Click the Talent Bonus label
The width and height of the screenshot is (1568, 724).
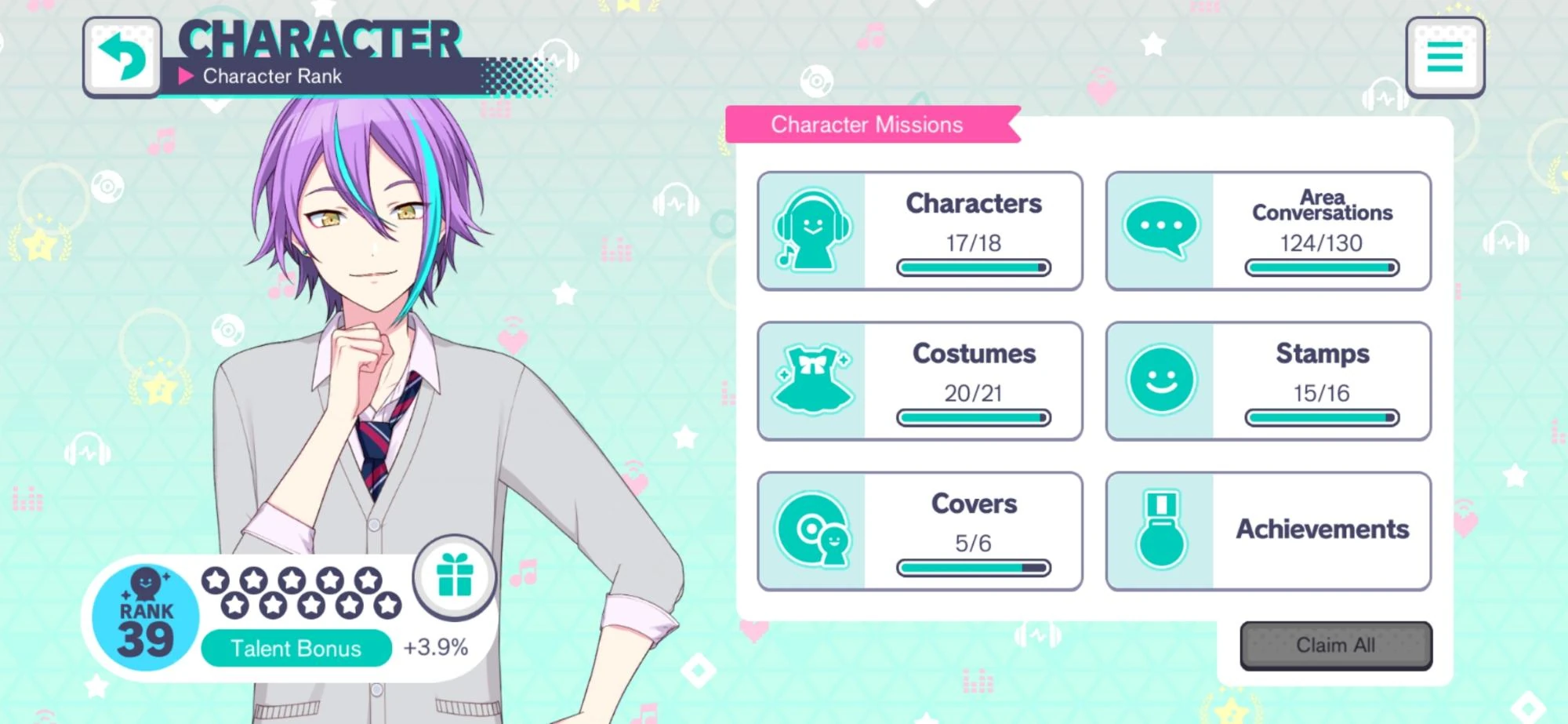296,648
